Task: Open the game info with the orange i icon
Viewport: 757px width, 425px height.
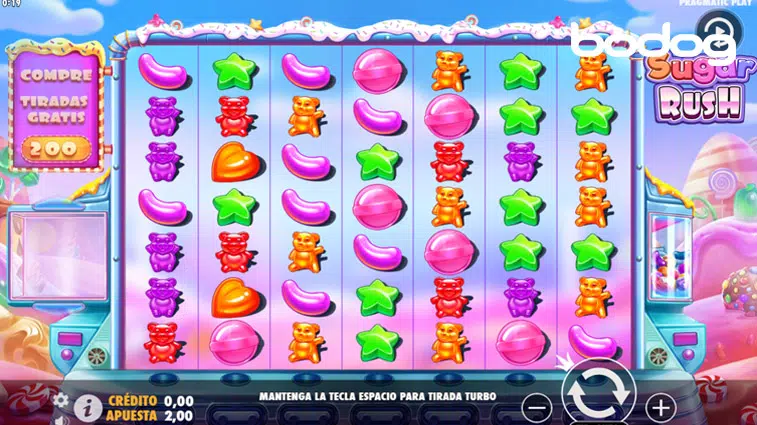Action: tap(88, 406)
